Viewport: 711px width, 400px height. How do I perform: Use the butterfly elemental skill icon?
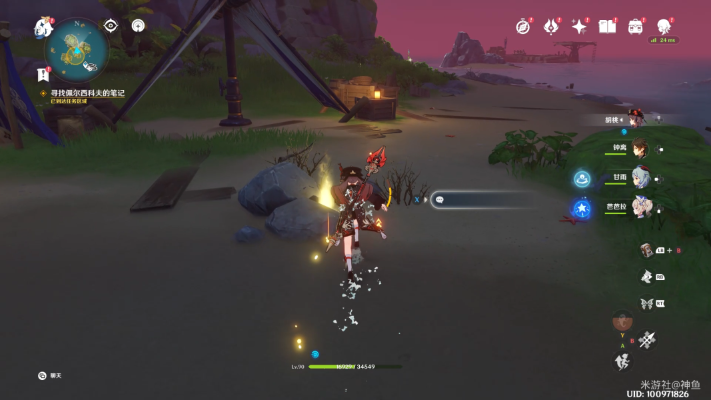click(646, 303)
